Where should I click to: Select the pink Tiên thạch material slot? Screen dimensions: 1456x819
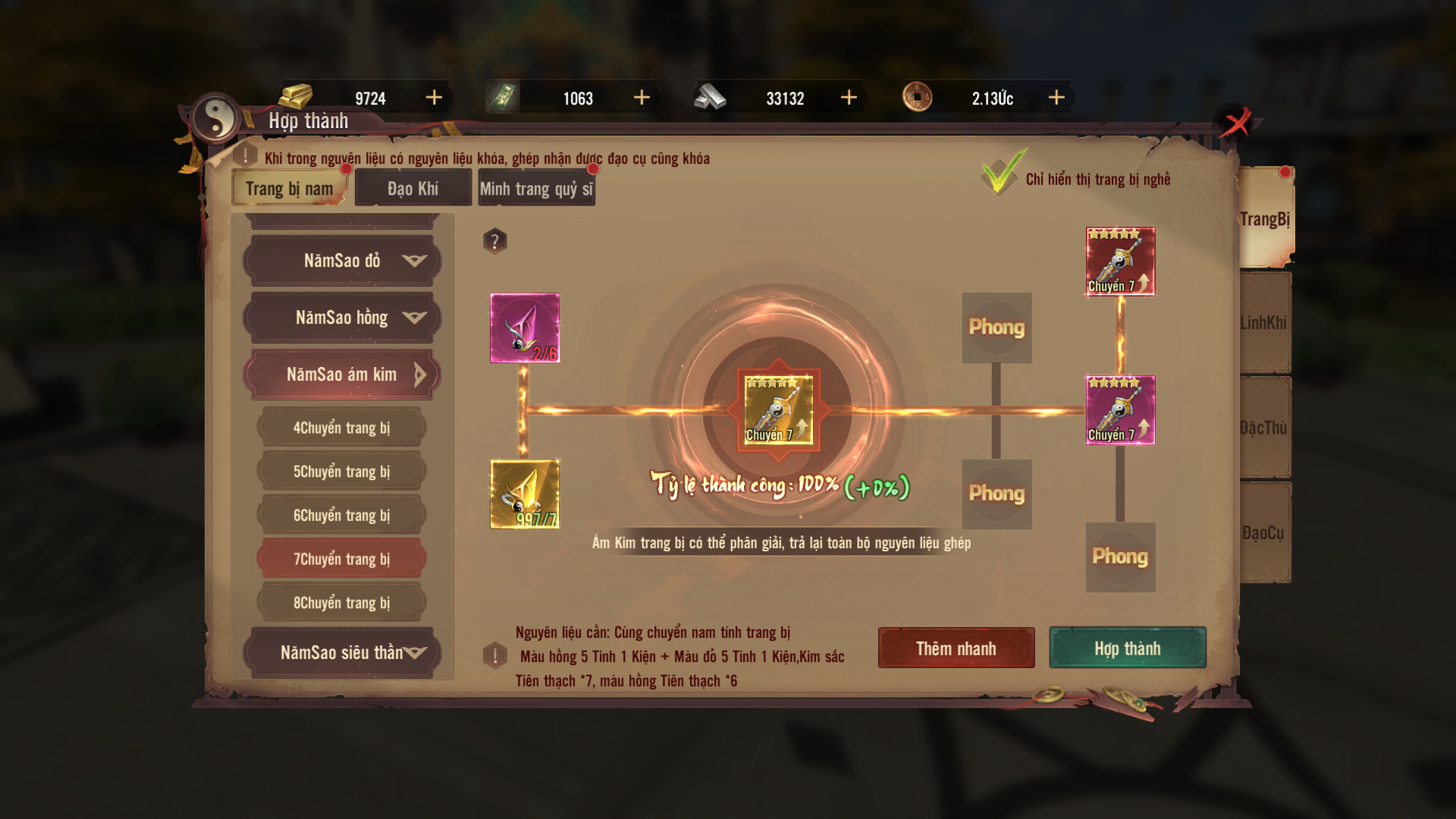[x=525, y=328]
